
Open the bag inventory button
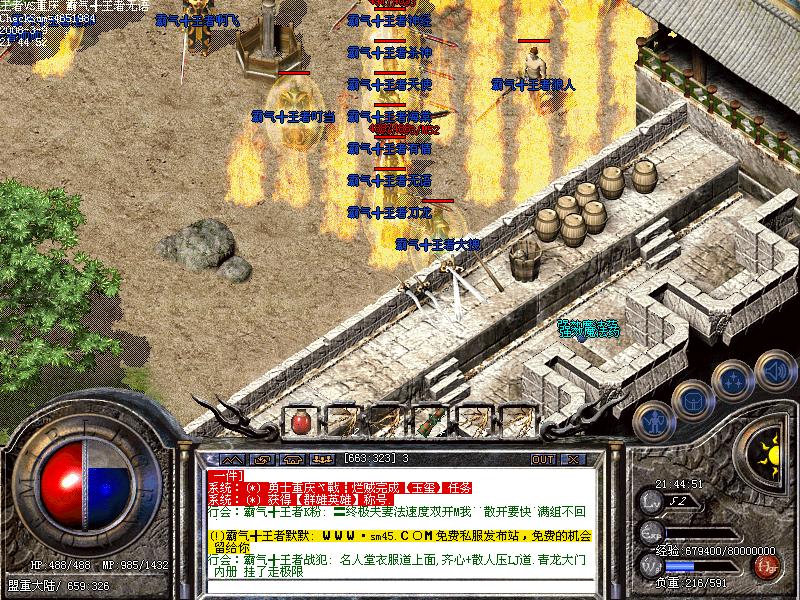691,400
